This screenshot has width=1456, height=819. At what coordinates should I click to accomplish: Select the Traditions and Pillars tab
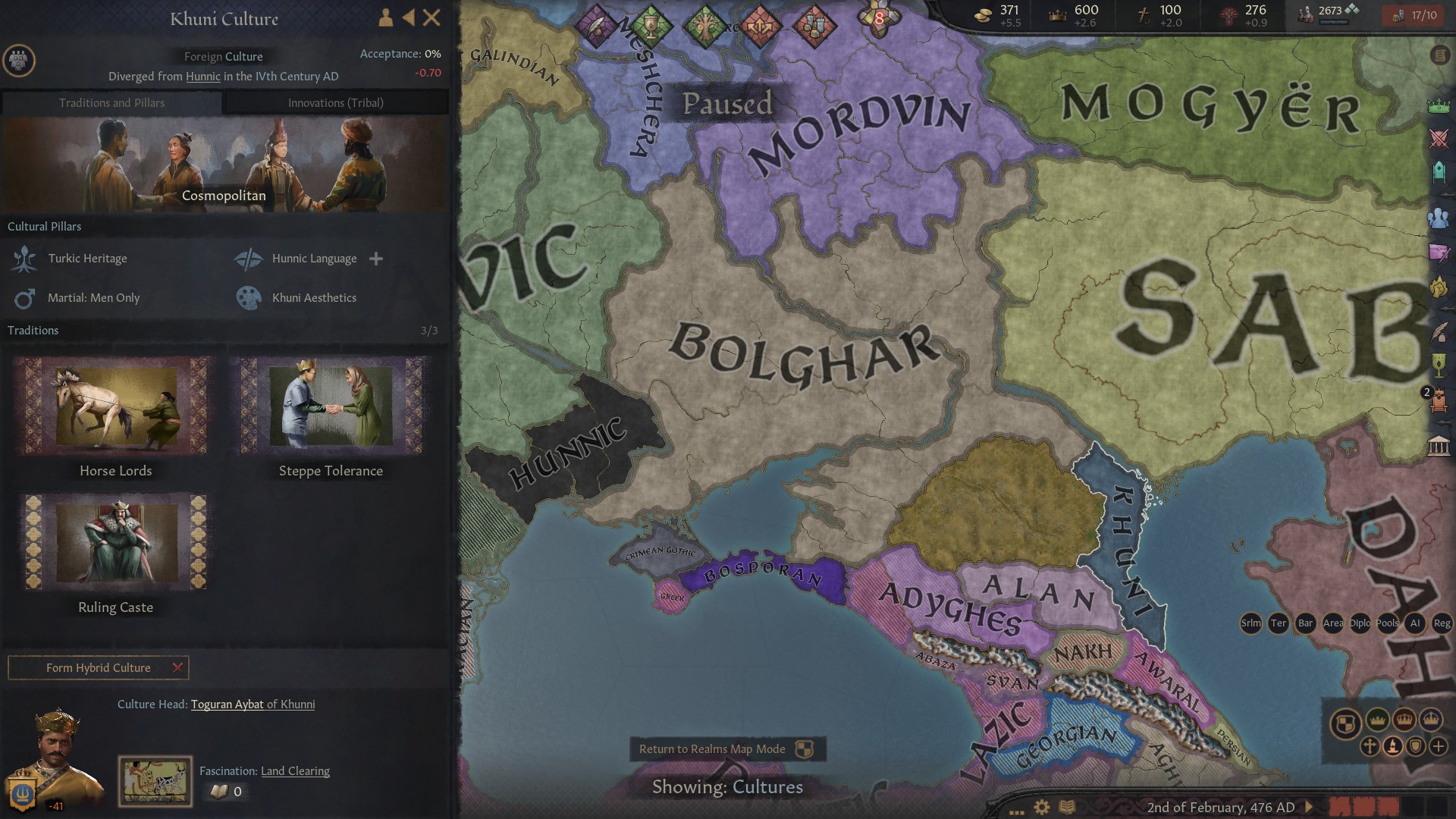[x=112, y=102]
